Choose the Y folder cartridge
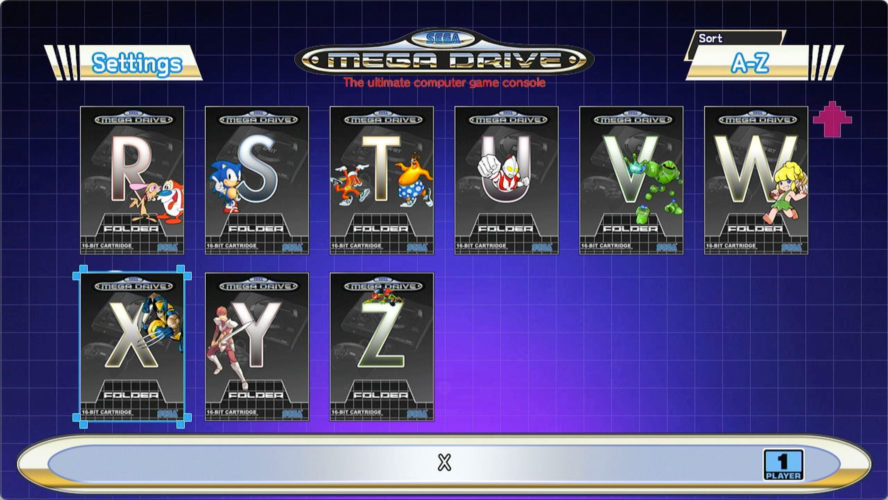This screenshot has width=888, height=500. coord(257,346)
